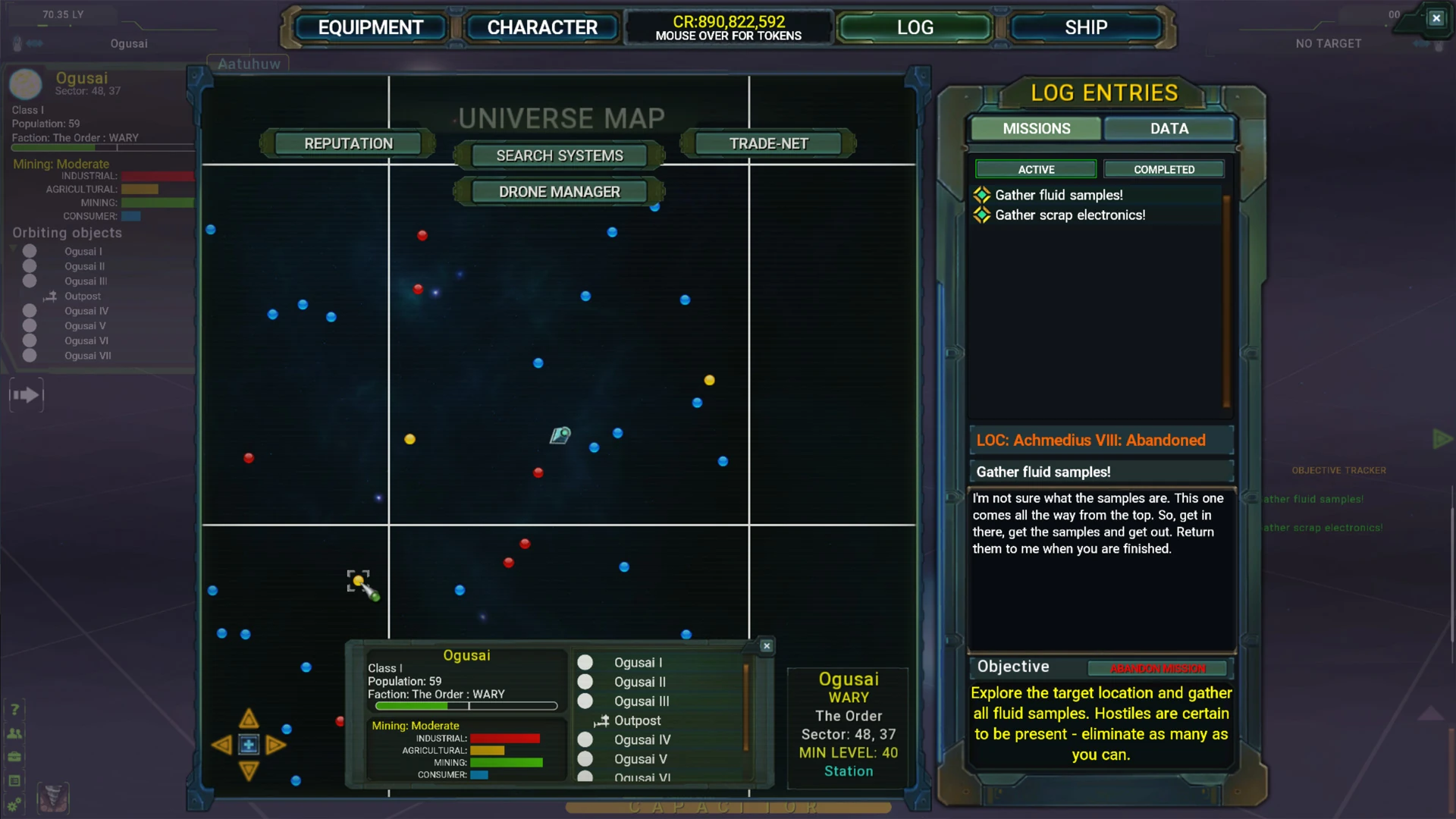Collapse the Orbiting objects list
The image size is (1456, 819).
(x=11, y=247)
